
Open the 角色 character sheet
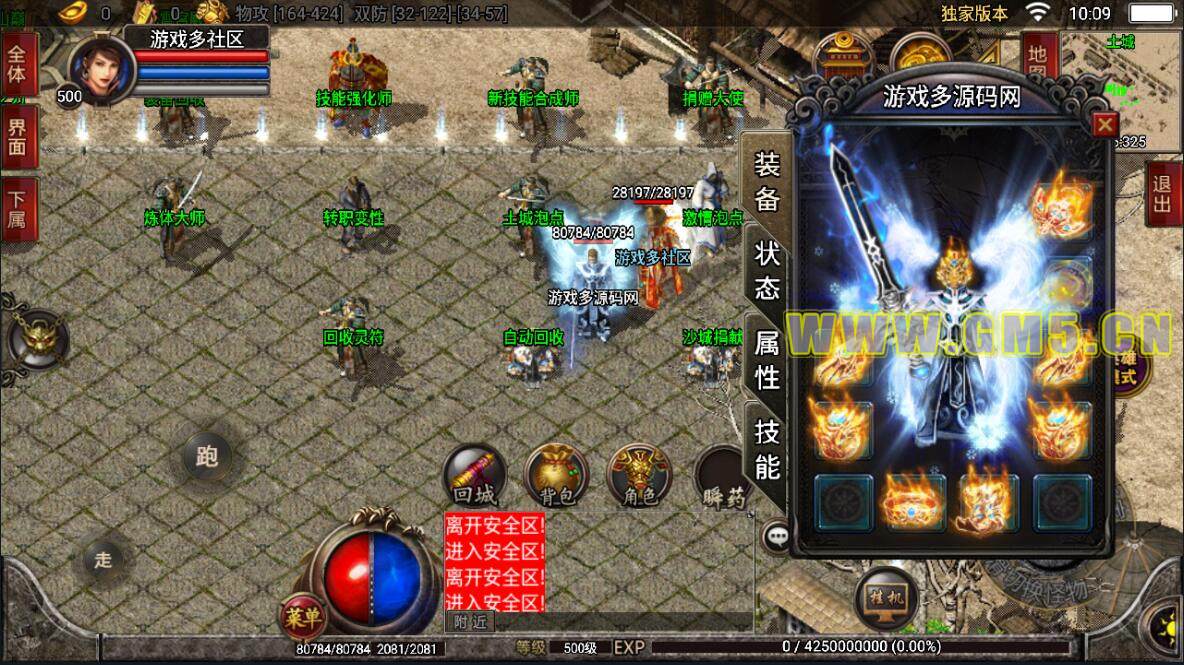640,475
